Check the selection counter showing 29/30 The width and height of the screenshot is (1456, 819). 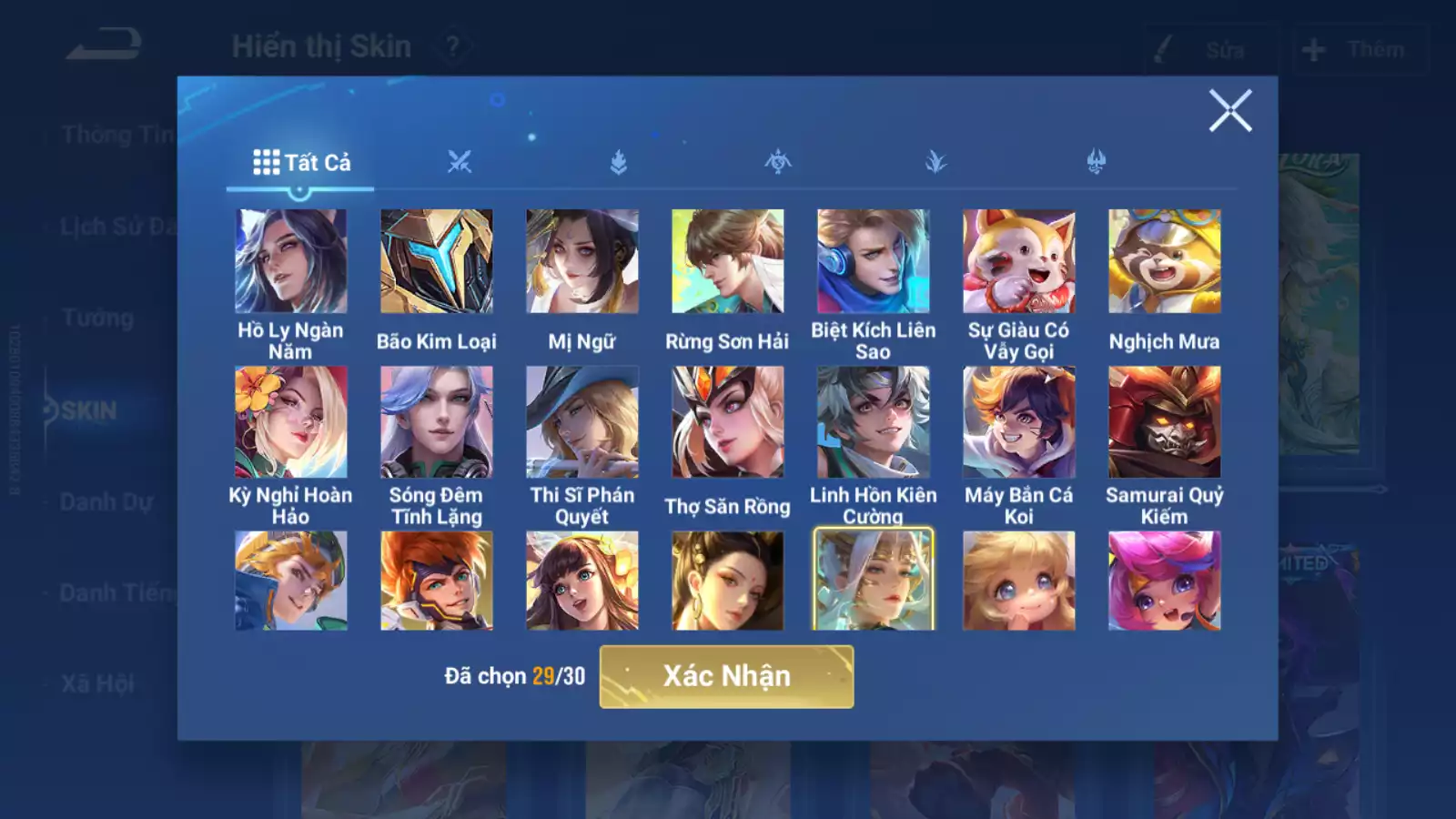click(514, 673)
